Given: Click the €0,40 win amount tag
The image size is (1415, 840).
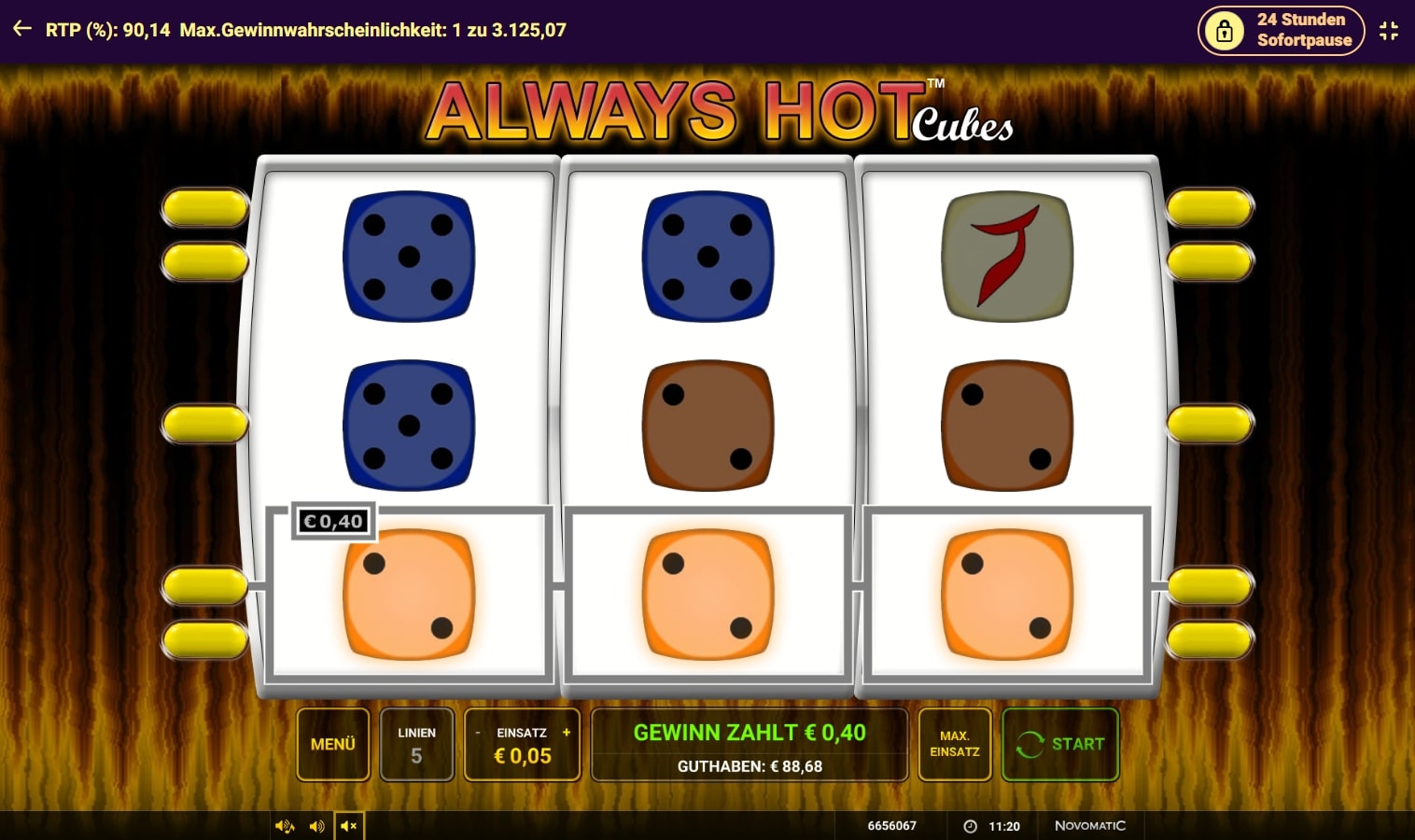Looking at the screenshot, I should pos(332,521).
